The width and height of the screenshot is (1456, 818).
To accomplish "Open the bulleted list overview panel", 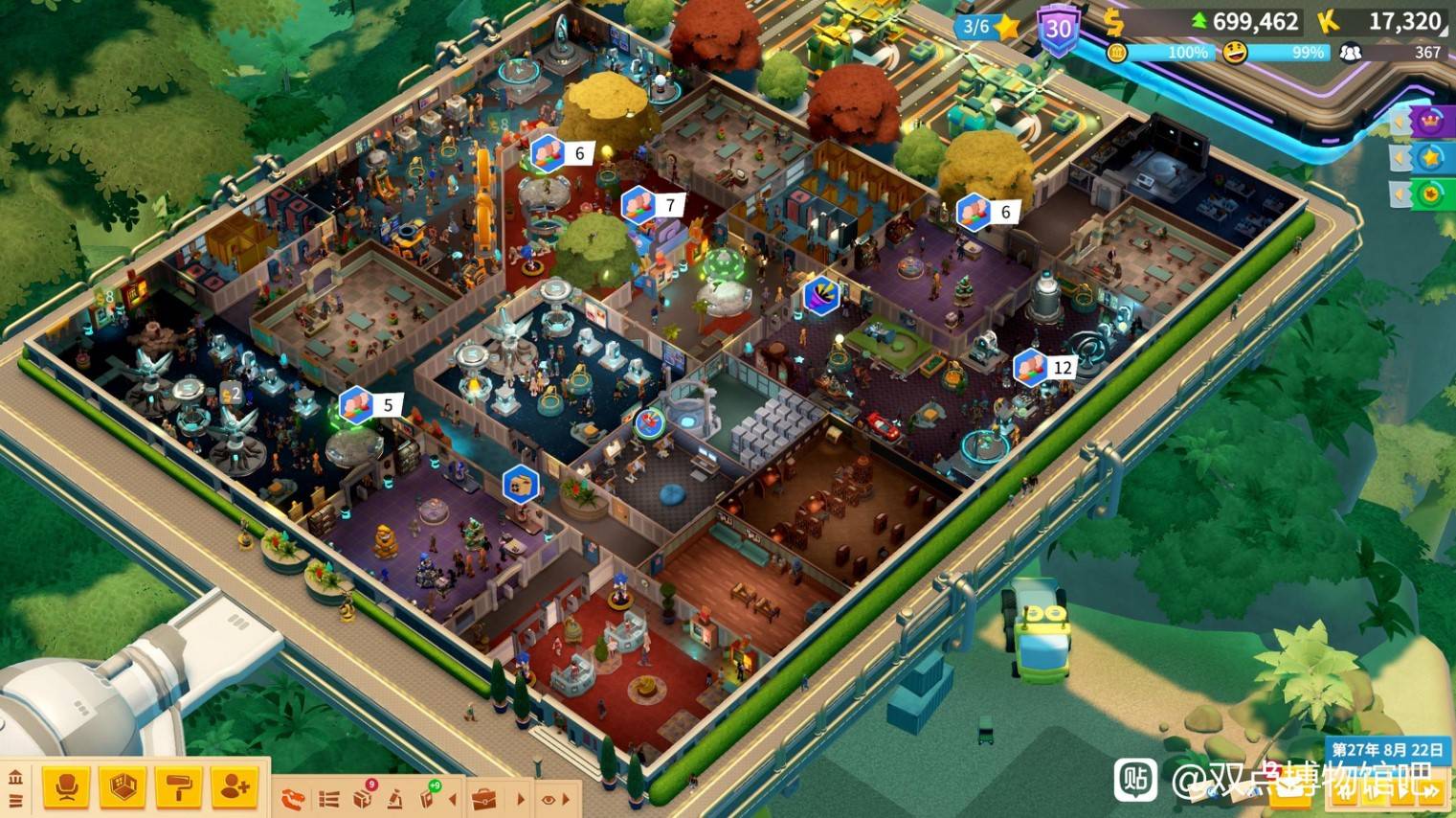I will click(328, 798).
